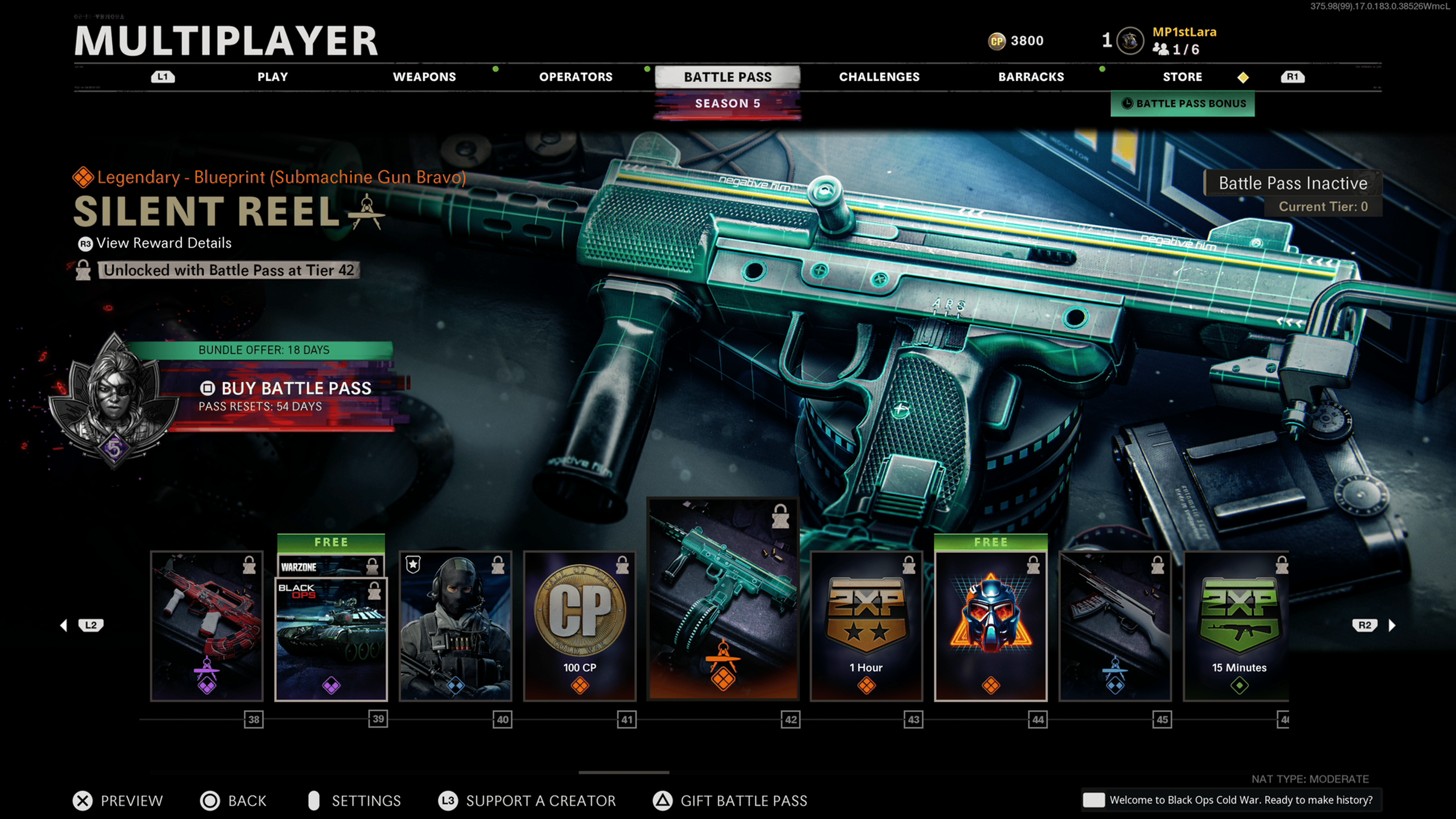Viewport: 1456px width, 819px height.
Task: Open the Weapons tab
Action: tap(424, 77)
